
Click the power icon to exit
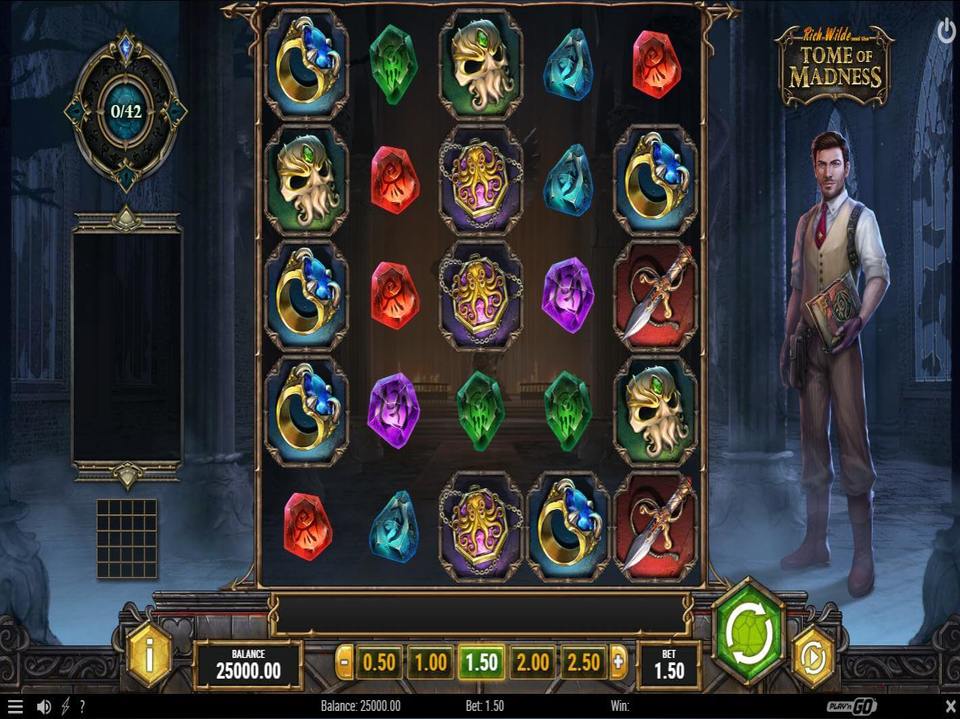(x=946, y=32)
